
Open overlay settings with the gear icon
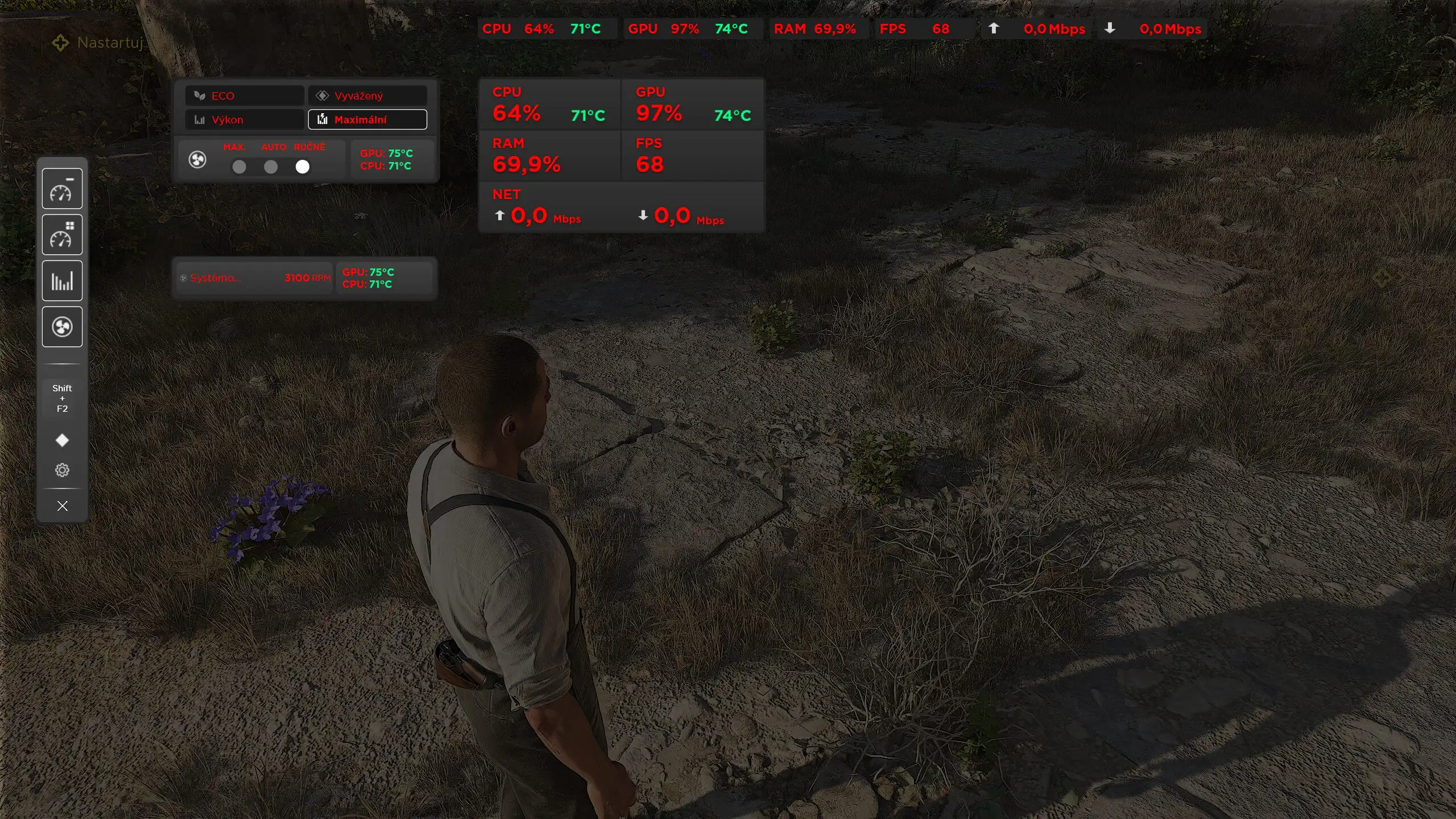(x=62, y=470)
